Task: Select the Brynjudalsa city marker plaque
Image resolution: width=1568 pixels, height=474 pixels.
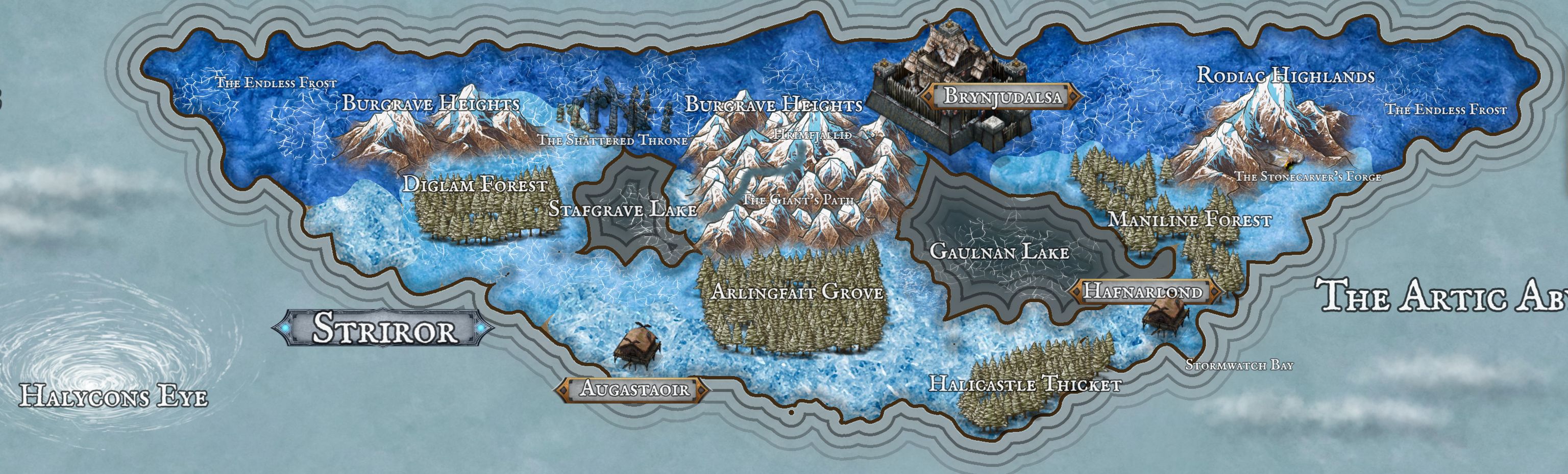Action: point(1001,96)
